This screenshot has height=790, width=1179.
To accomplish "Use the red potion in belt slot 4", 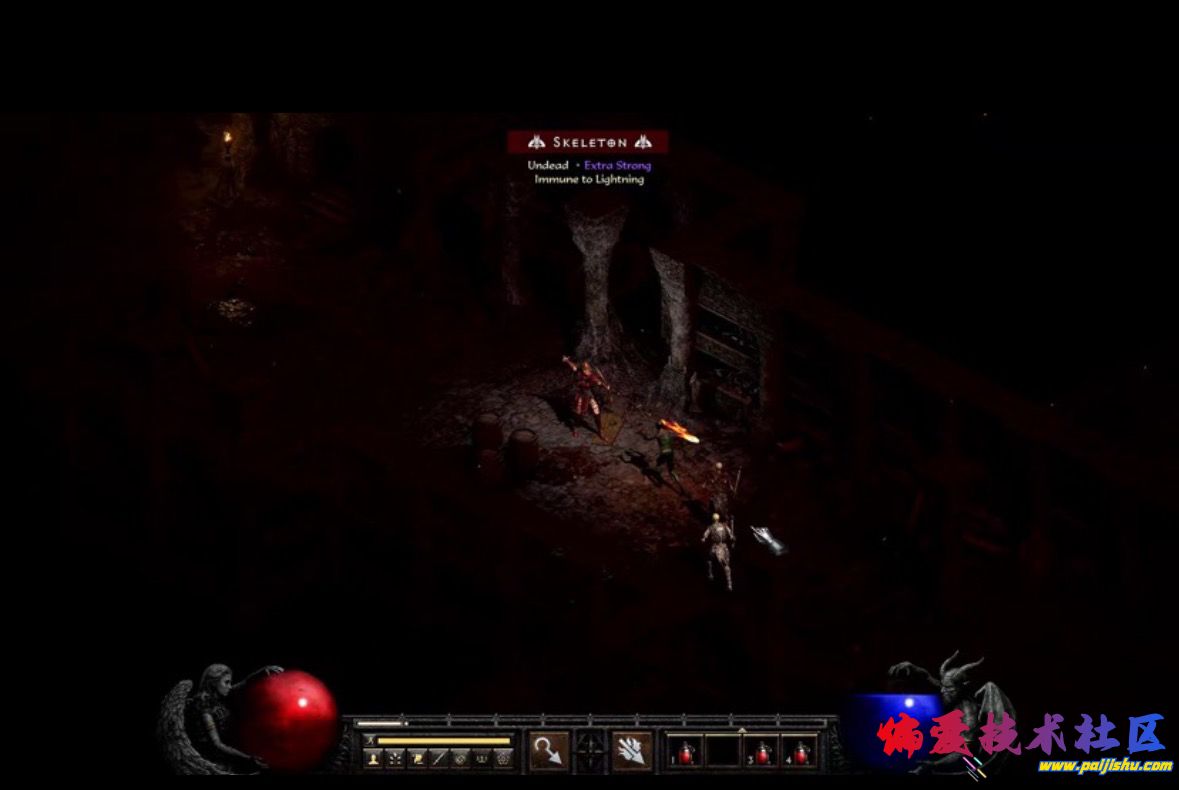I will (800, 752).
